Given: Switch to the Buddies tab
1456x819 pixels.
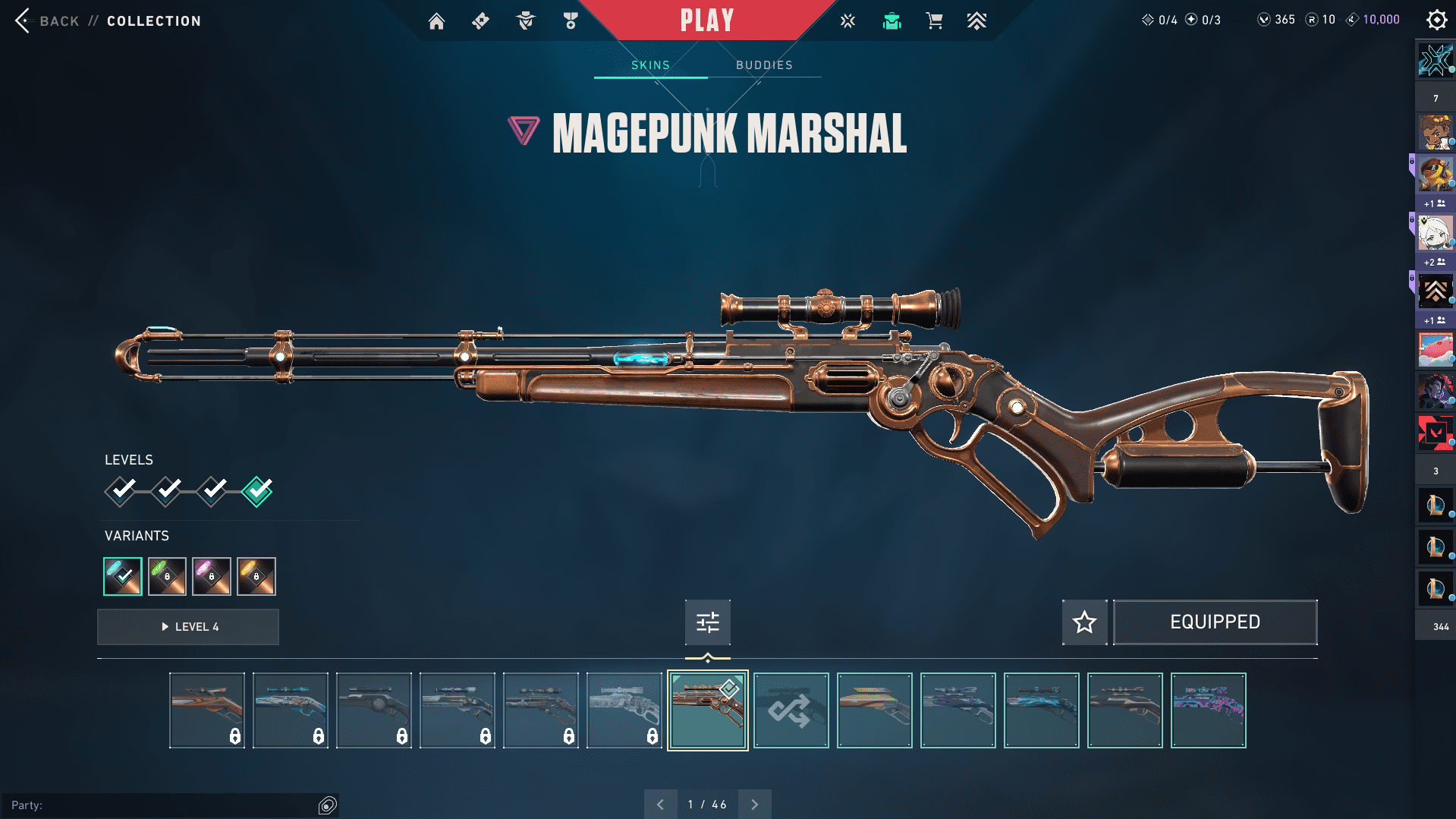Looking at the screenshot, I should (x=764, y=65).
